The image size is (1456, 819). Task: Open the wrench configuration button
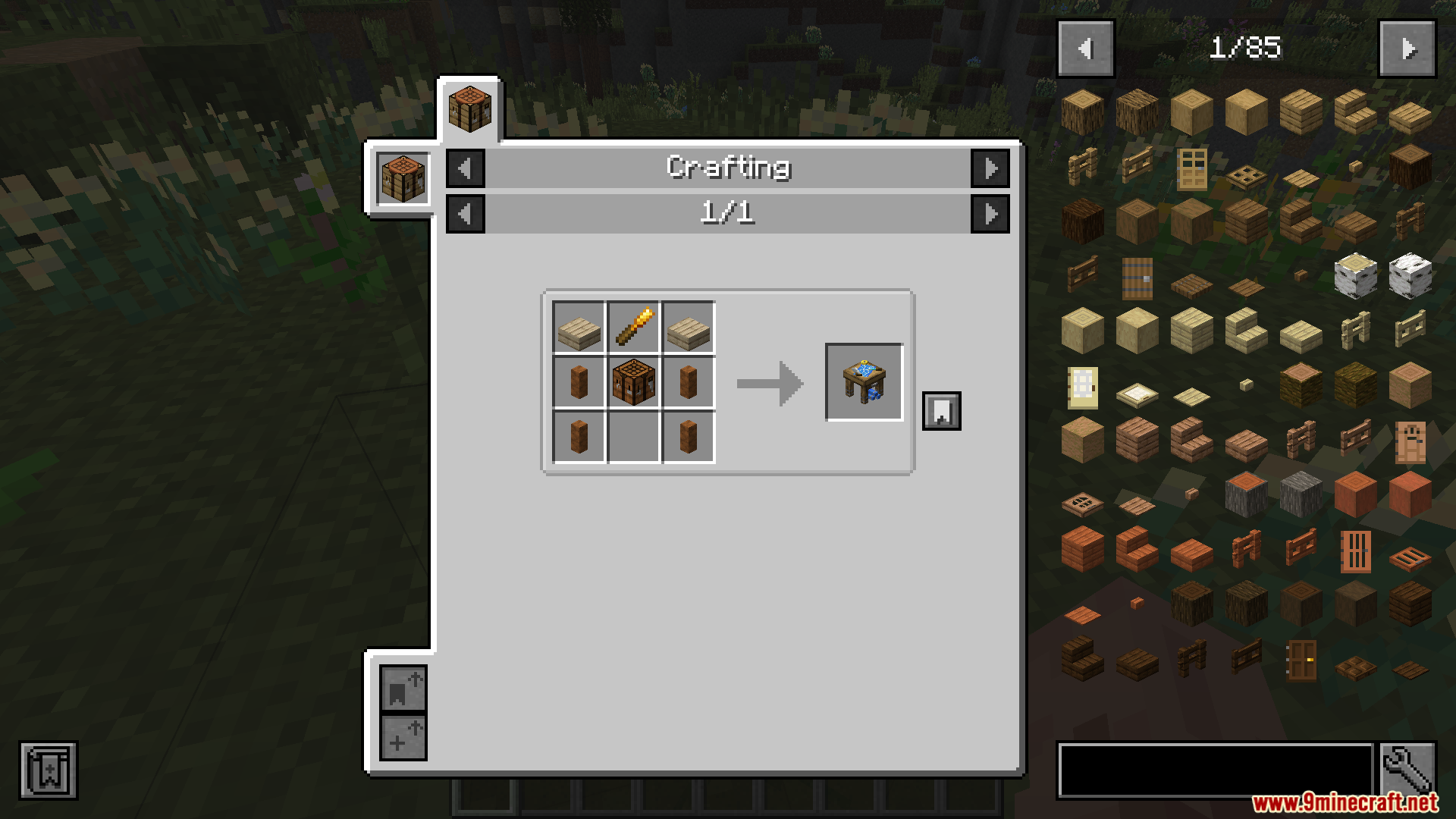(1407, 769)
